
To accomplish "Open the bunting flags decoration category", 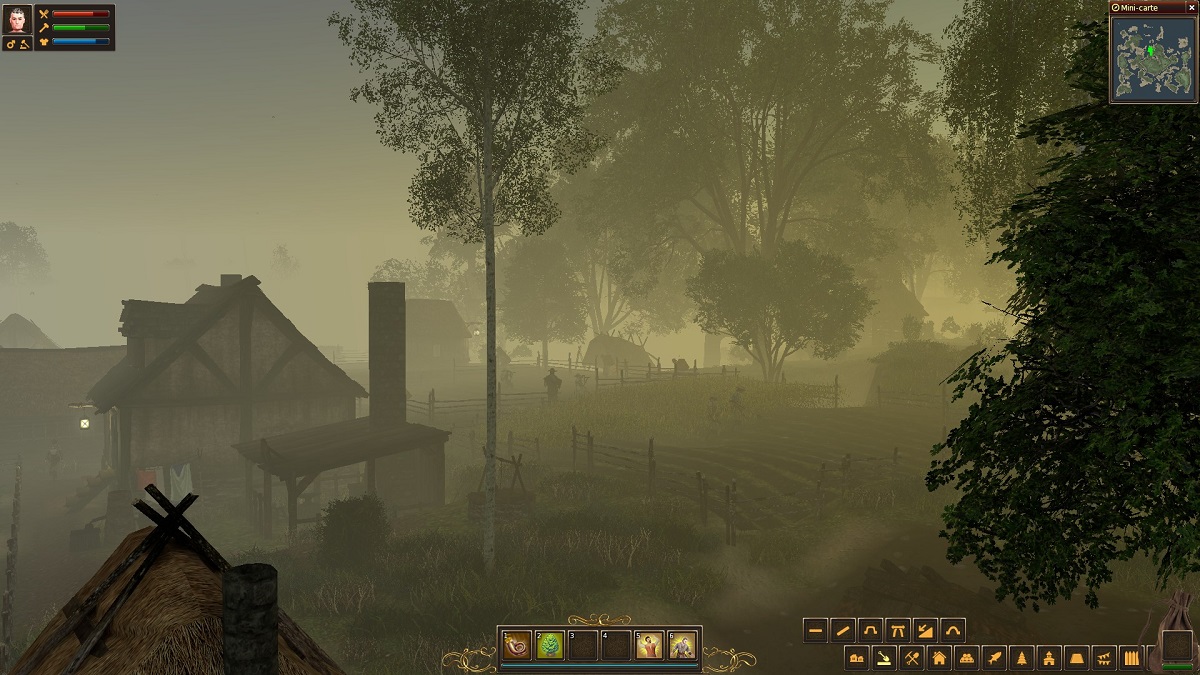I will (x=1103, y=658).
